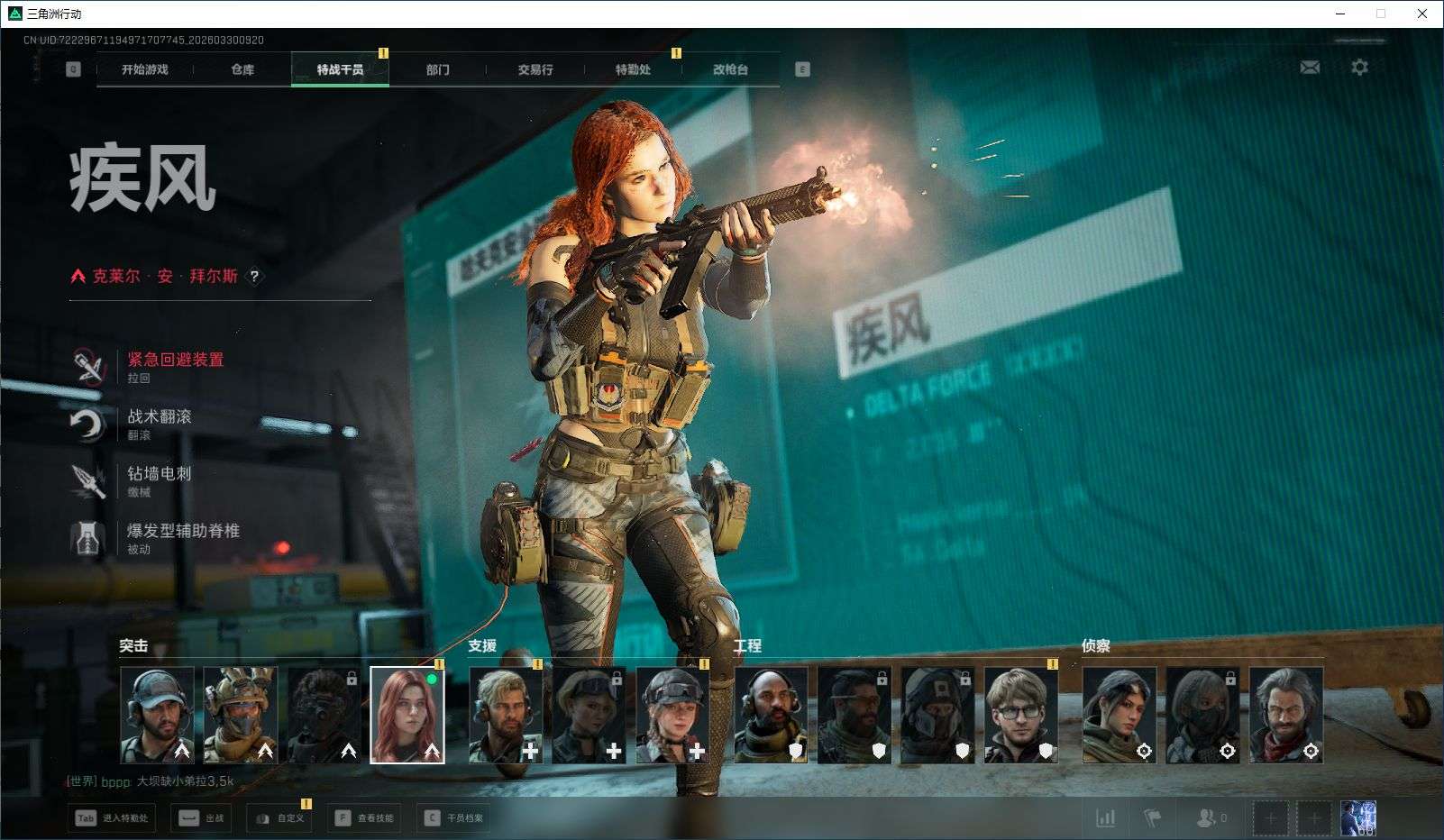Image resolution: width=1444 pixels, height=840 pixels.
Task: Pick the engineer operator with glasses
Action: 1020,715
